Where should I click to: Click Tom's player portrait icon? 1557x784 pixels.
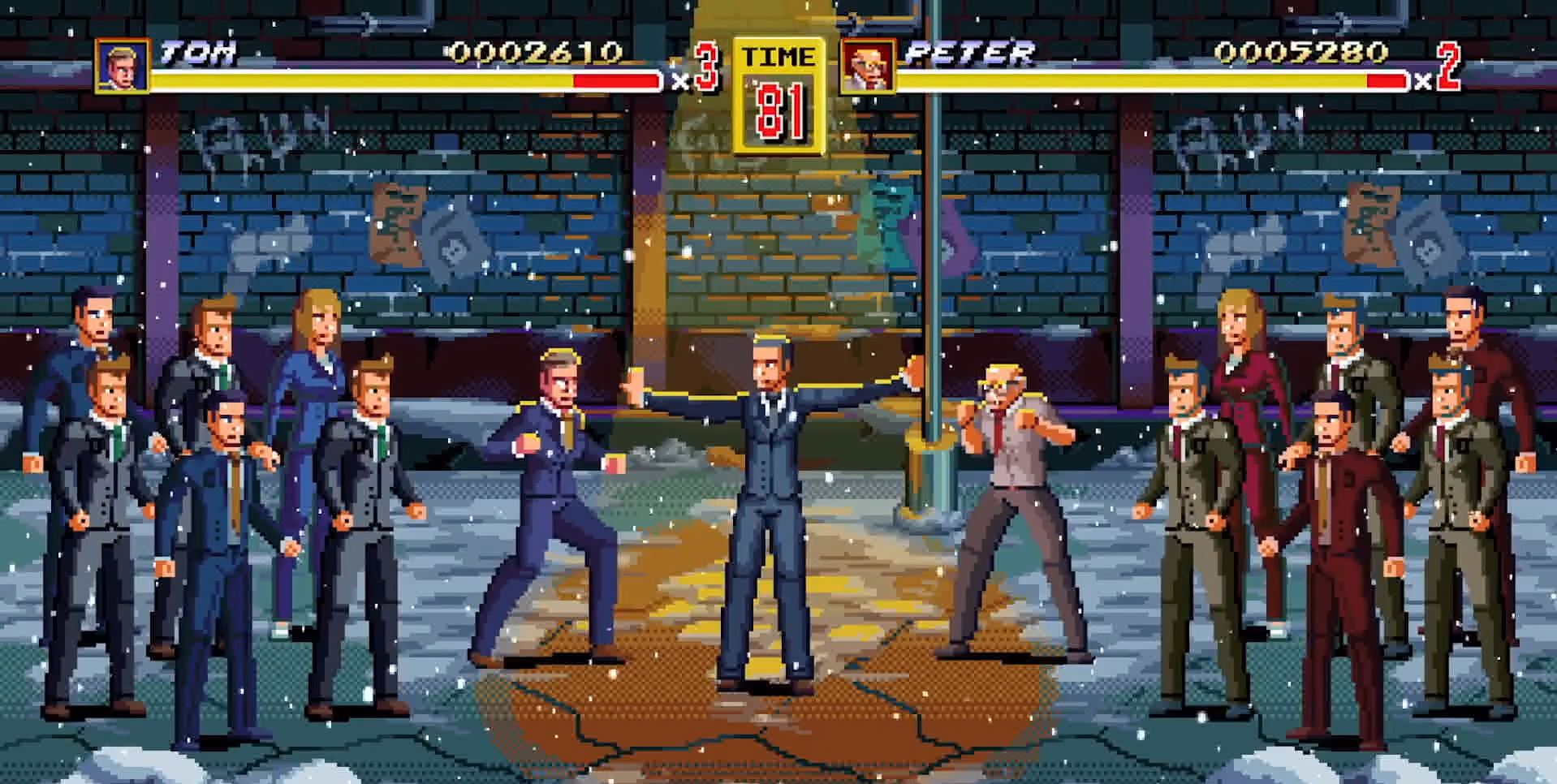click(x=123, y=65)
